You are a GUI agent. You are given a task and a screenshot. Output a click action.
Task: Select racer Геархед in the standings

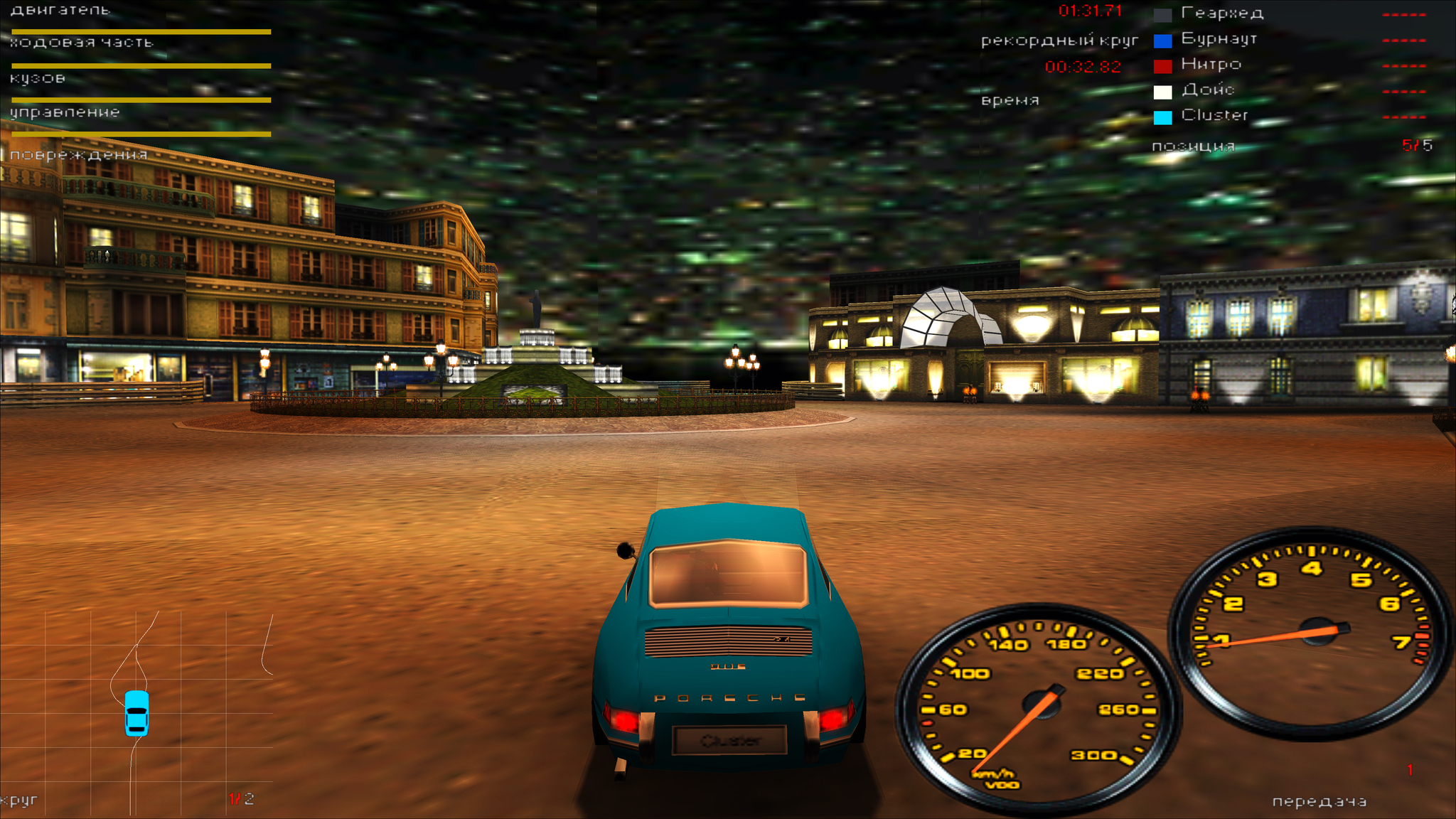point(1221,13)
